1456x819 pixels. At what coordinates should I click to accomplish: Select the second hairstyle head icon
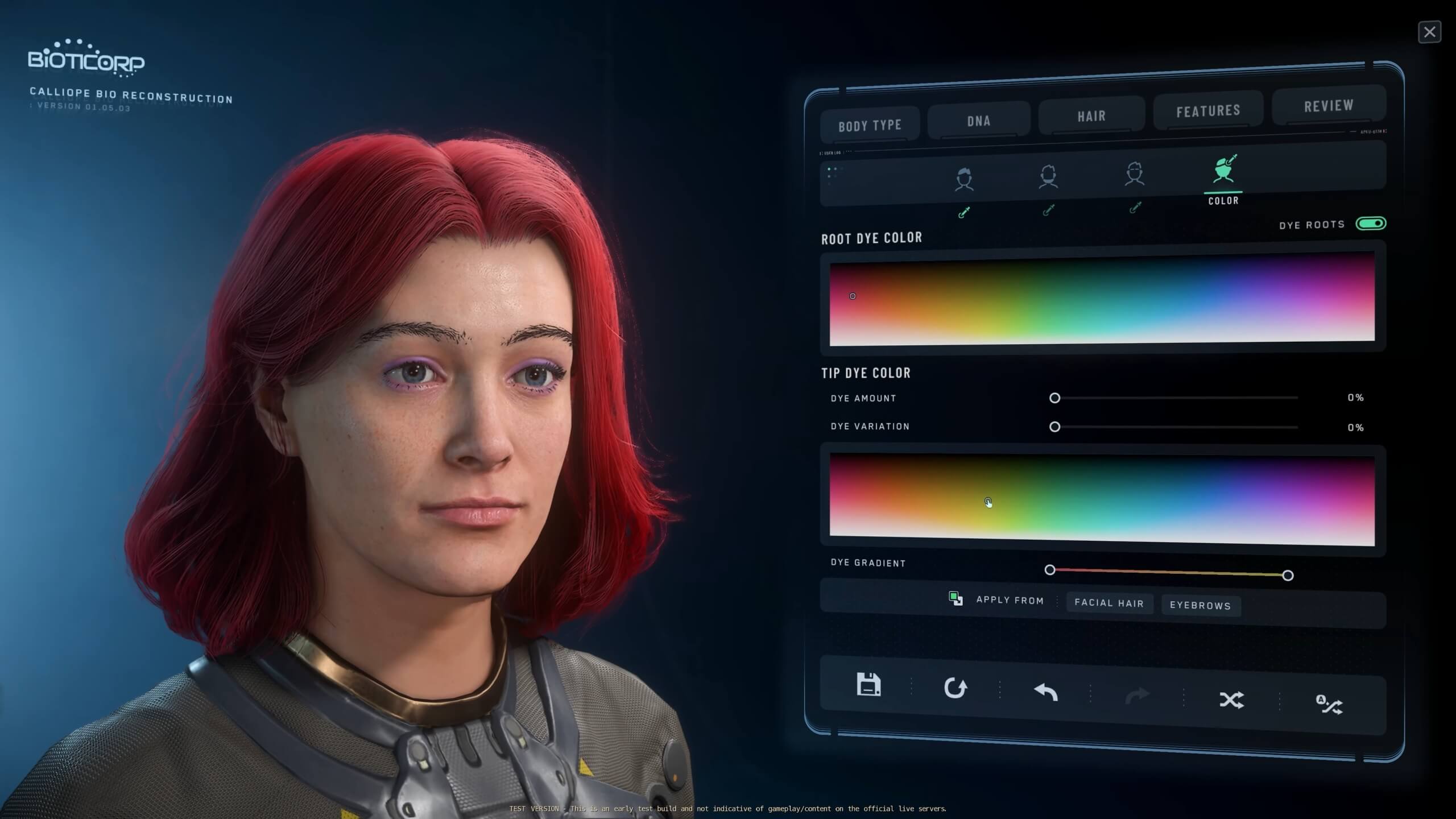pyautogui.click(x=1049, y=176)
